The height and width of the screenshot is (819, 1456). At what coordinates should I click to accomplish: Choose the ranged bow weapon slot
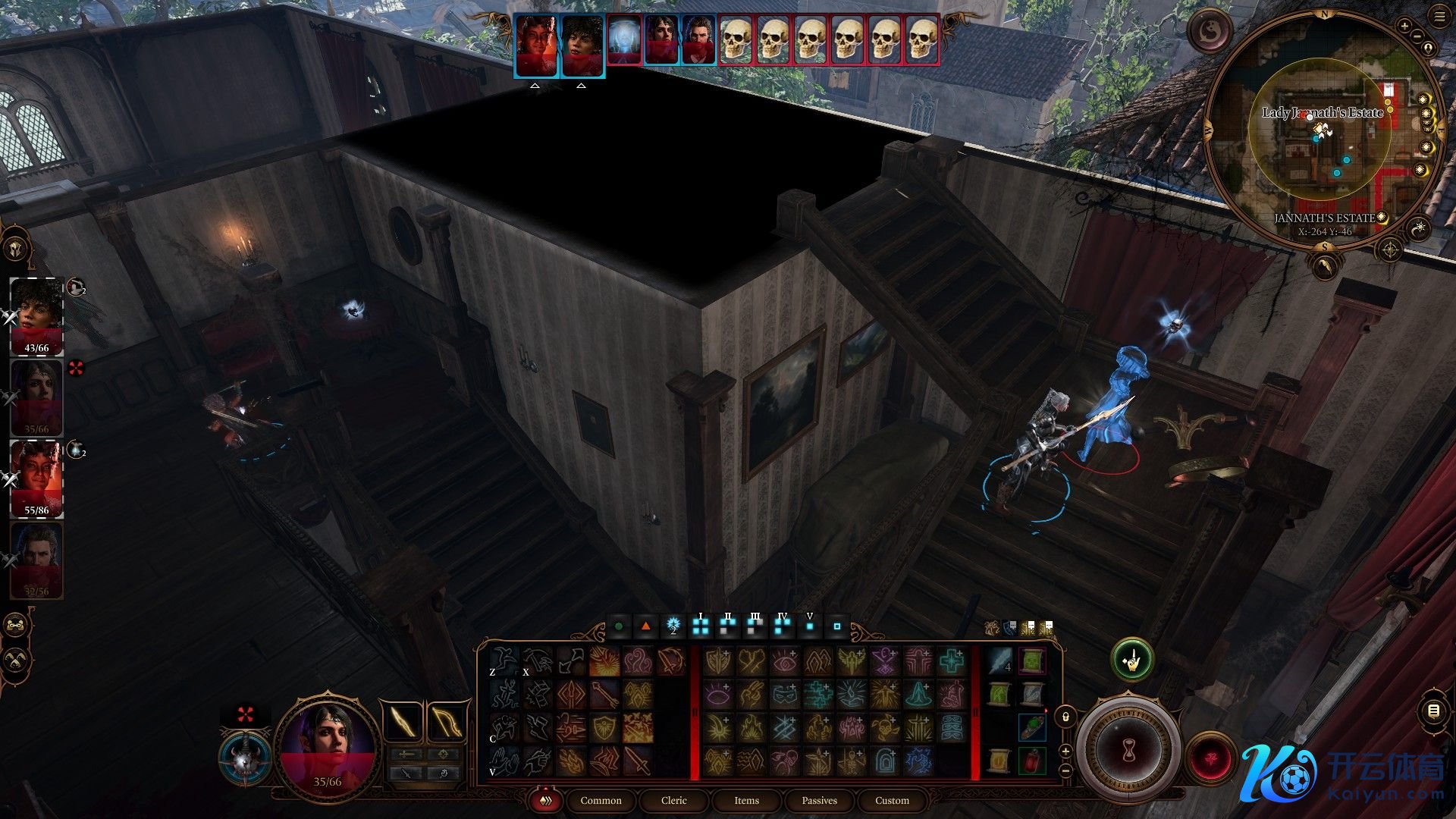[447, 721]
